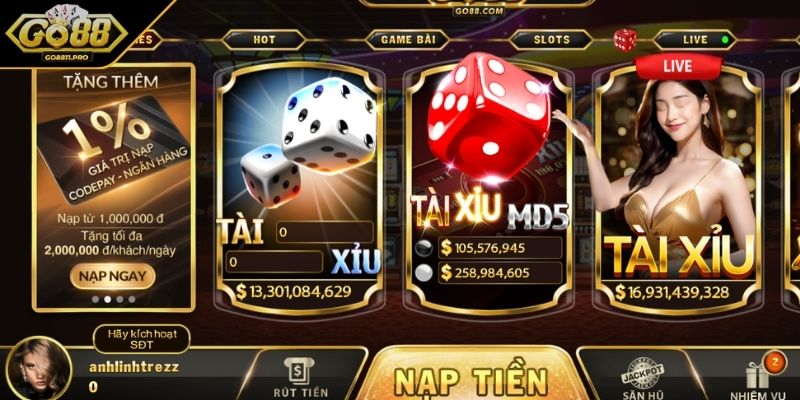Viewport: 800px width, 400px height.
Task: Activate phone number via Hãy kích hoạt SĐT
Action: click(x=142, y=339)
